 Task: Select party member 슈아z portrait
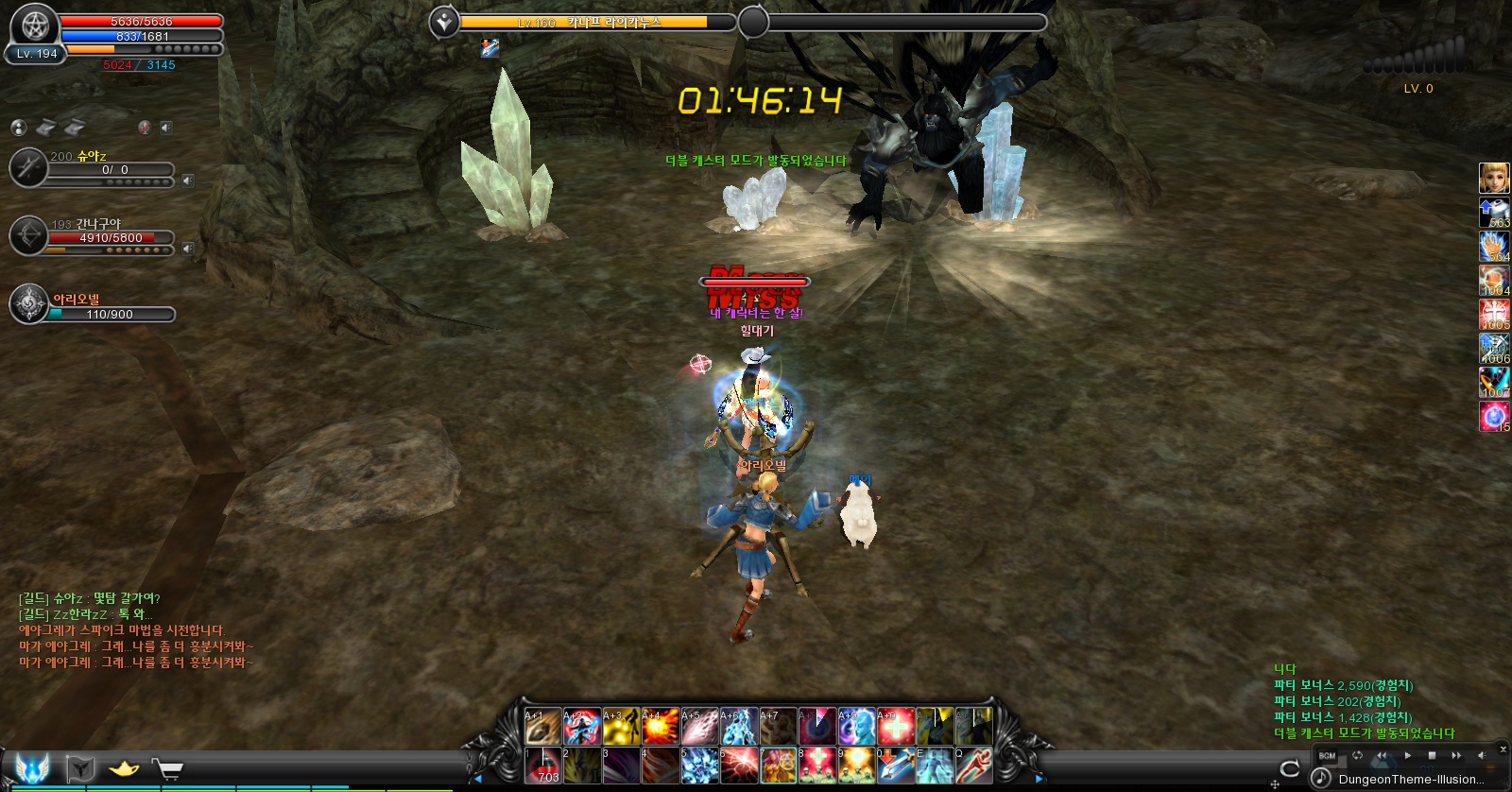click(28, 167)
